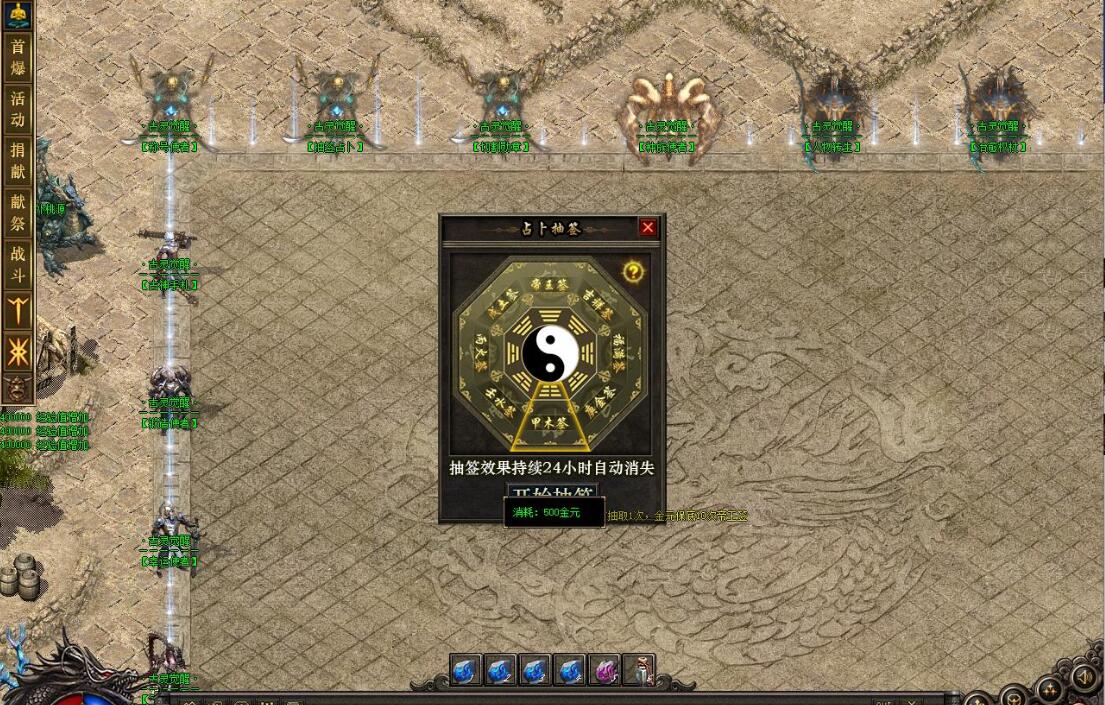Open the 活动 events menu
Image resolution: width=1105 pixels, height=705 pixels.
coord(18,109)
